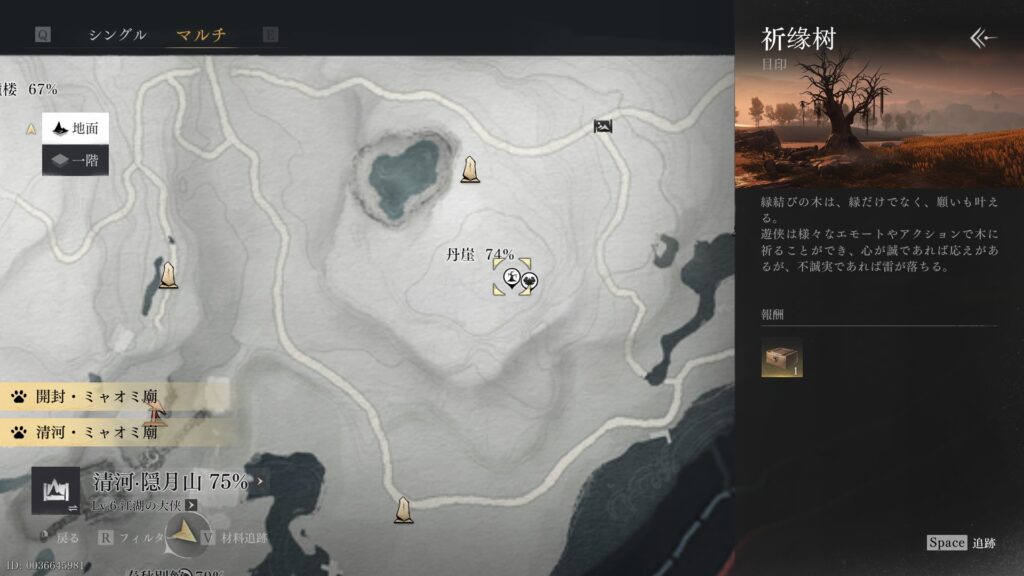Open the region switch map icon
Screen dimensions: 1024x576
(x=56, y=489)
